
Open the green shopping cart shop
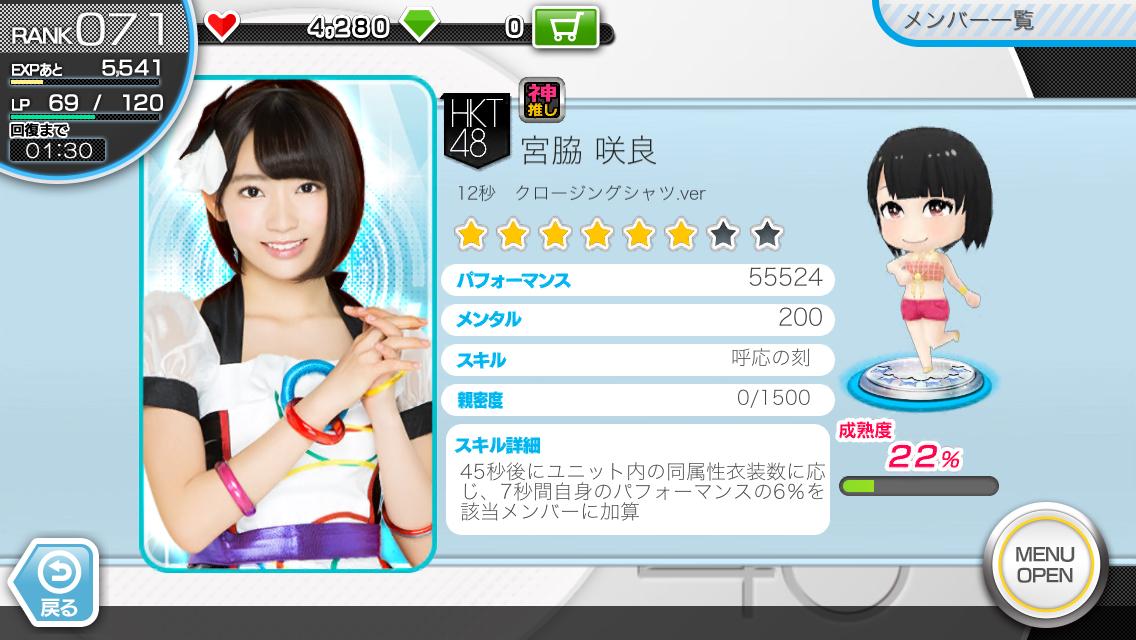coord(565,27)
